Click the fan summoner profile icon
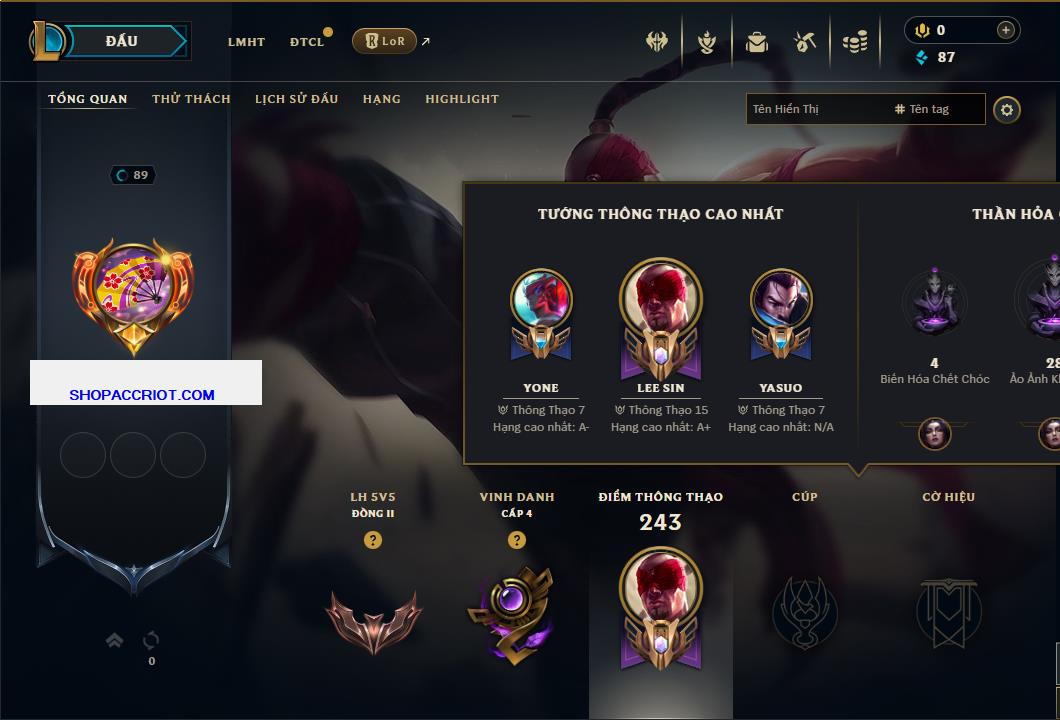Viewport: 1060px width, 720px height. click(x=133, y=288)
